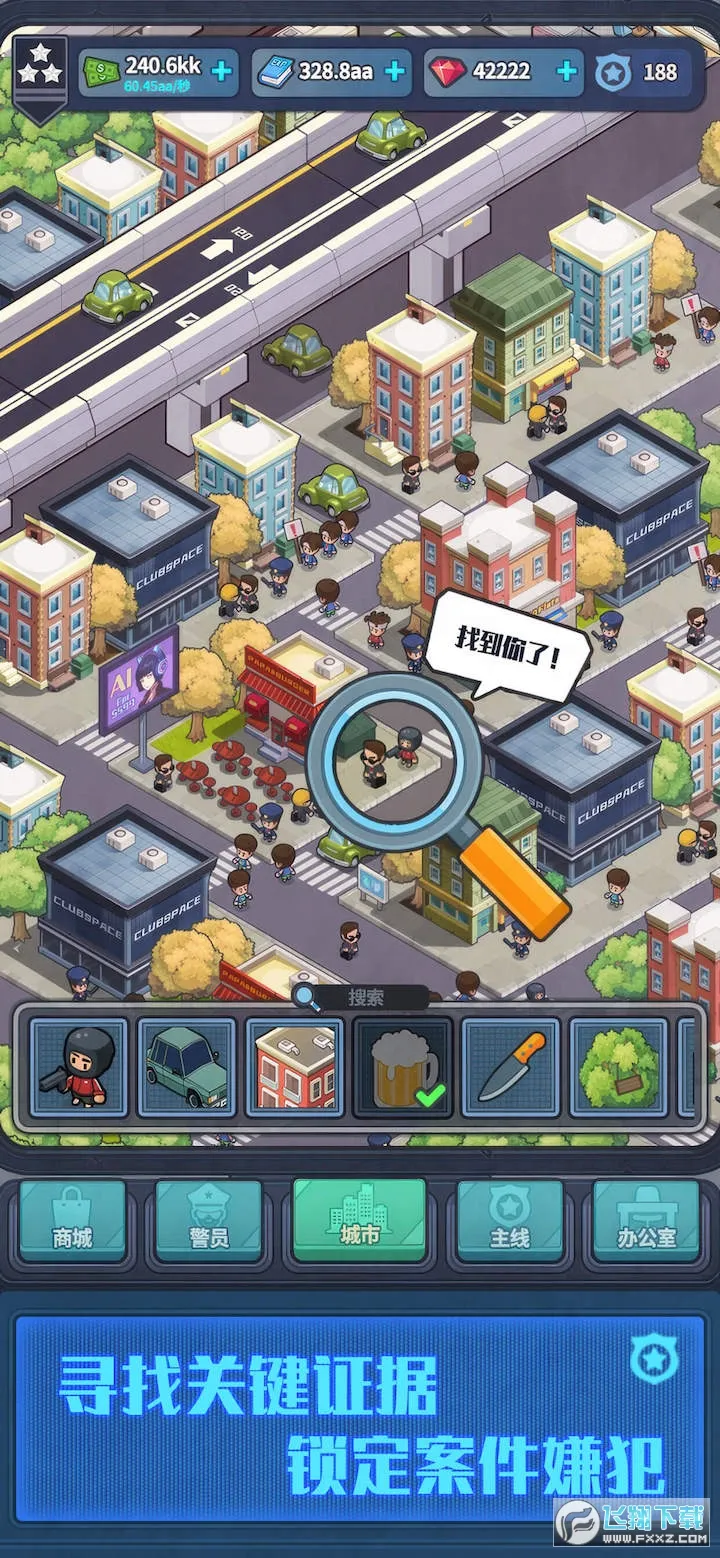Choose the green bush evidence slot
Screen dimensions: 720x1558
(x=619, y=1067)
